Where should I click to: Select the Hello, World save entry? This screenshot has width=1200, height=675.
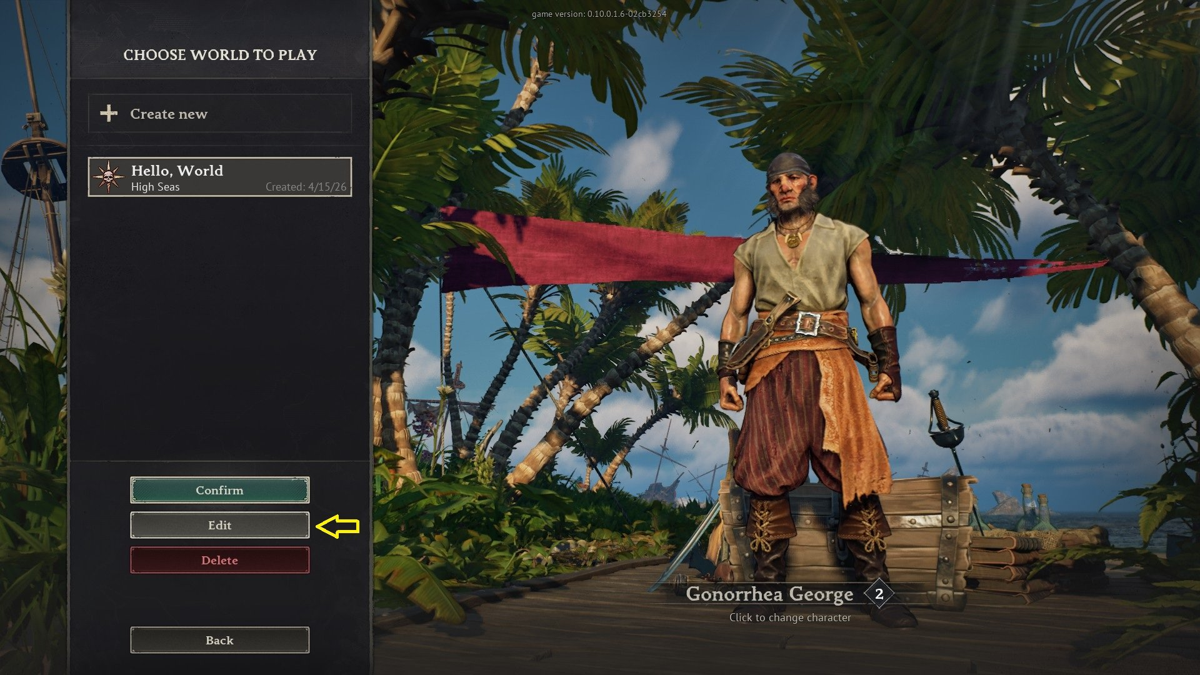[x=219, y=177]
